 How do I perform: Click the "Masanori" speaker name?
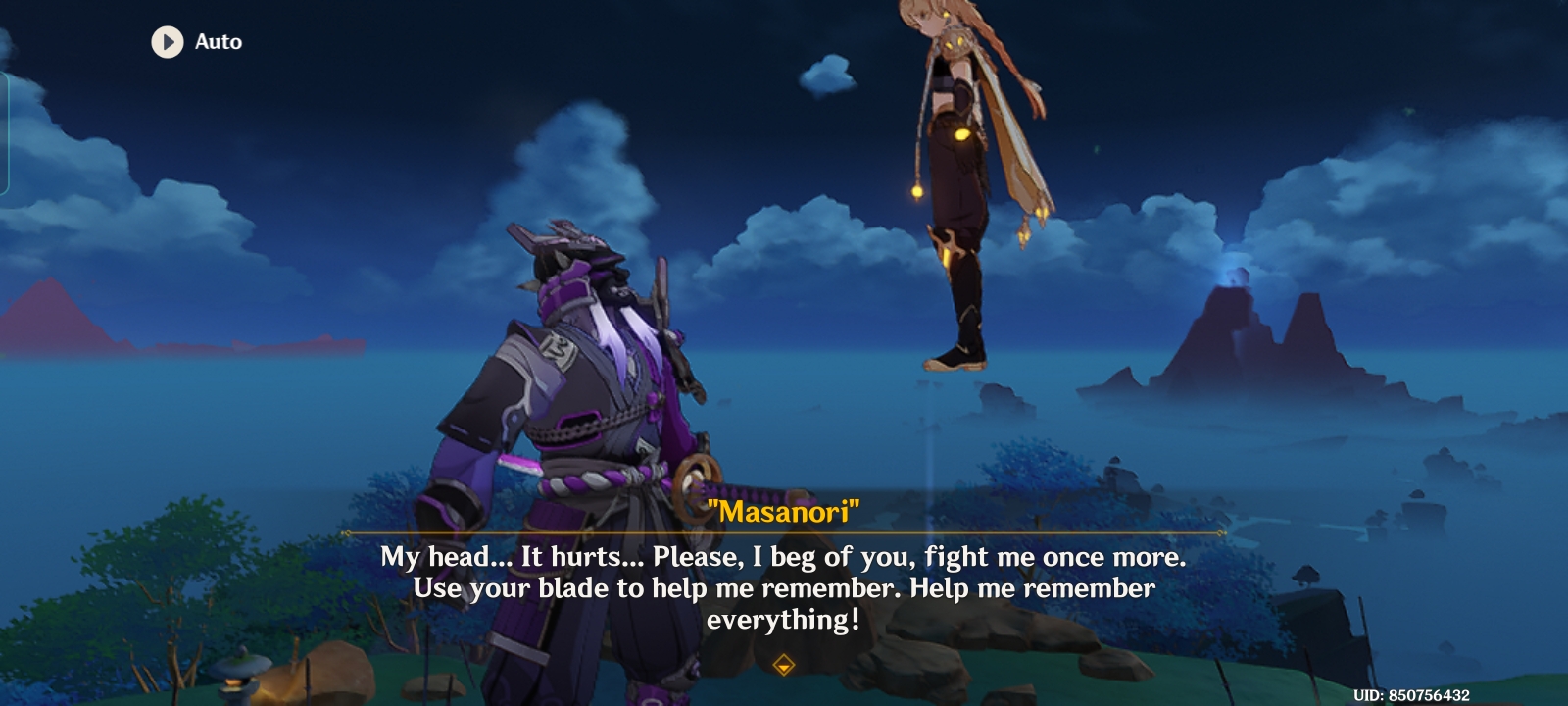pos(784,509)
